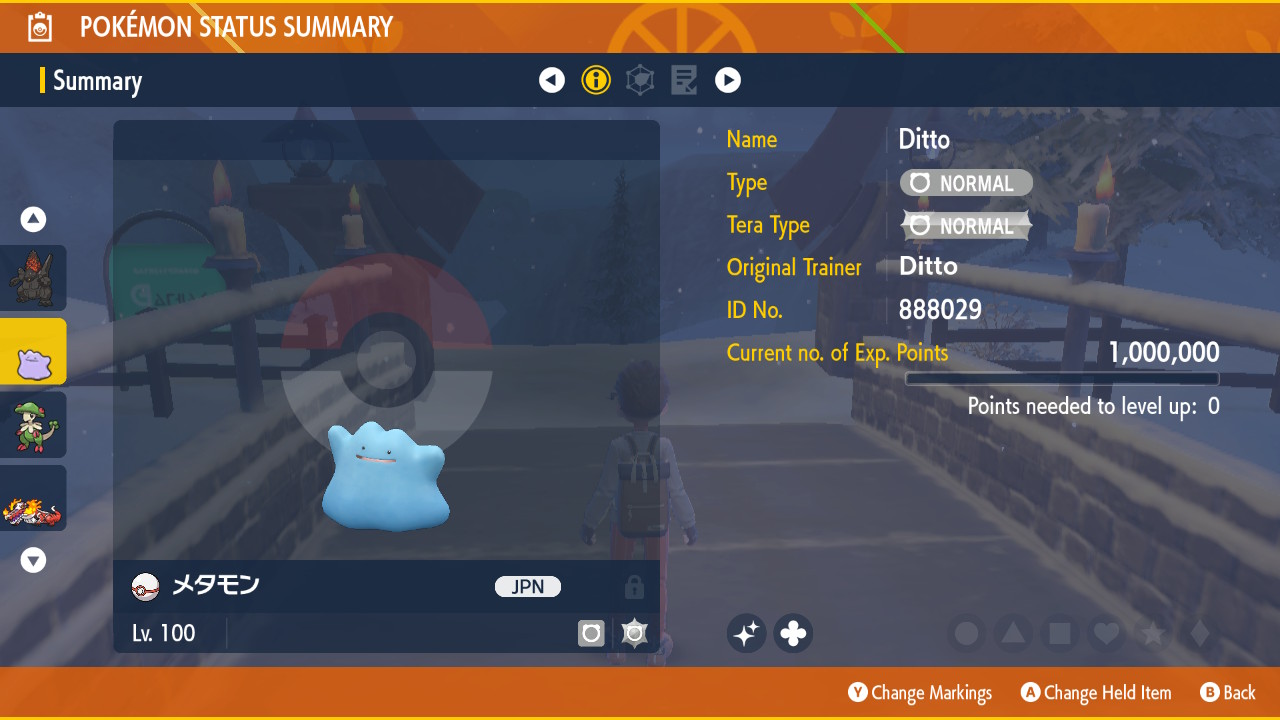Click the clover icon beside the sparkle icon

point(792,633)
